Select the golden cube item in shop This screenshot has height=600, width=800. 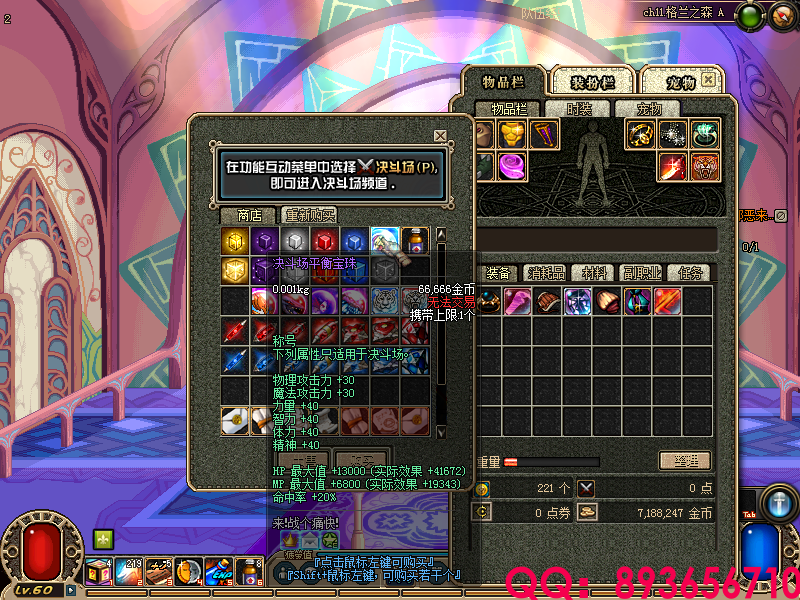[235, 241]
